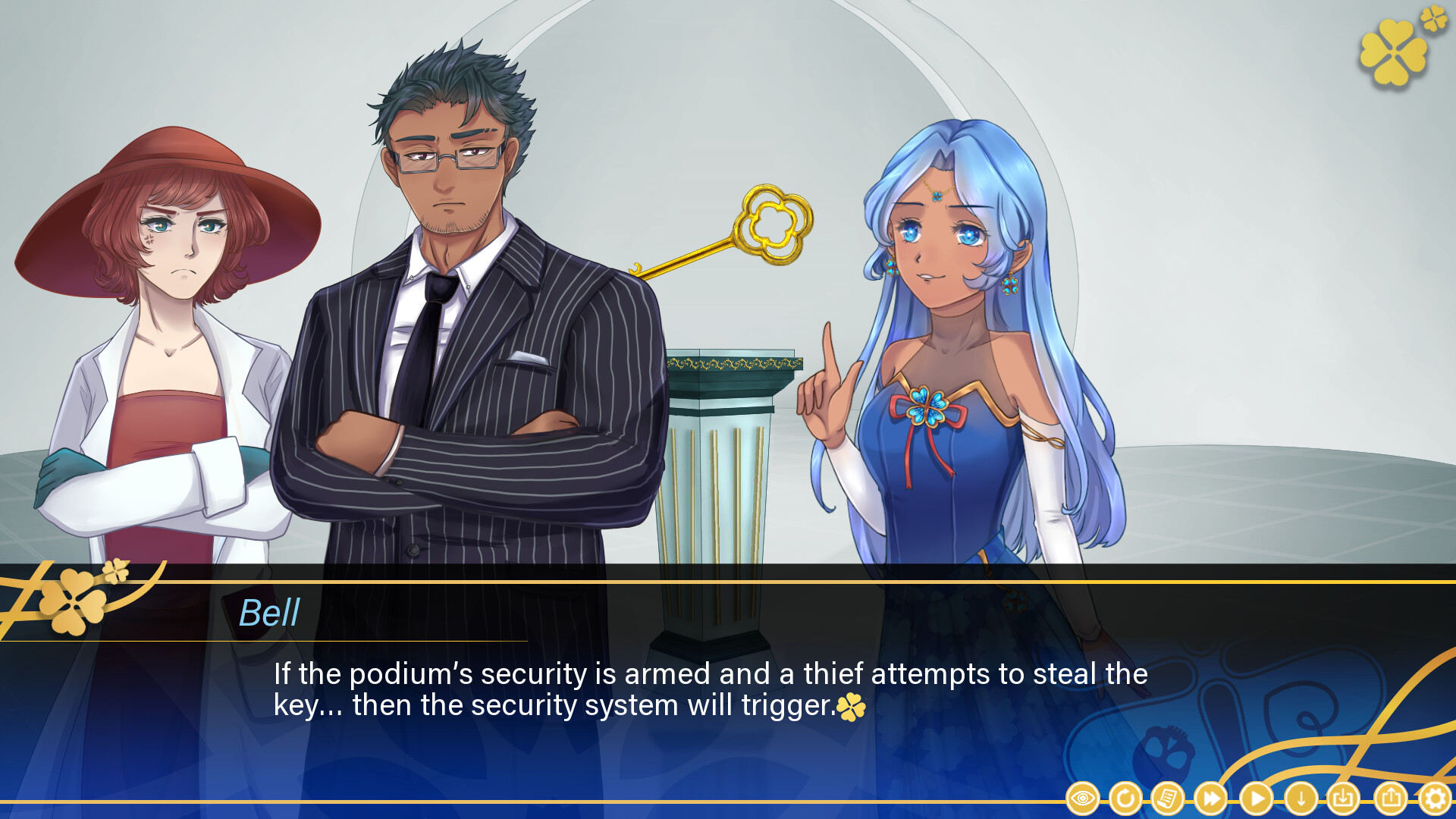Quick save using the down arrow icon

click(1301, 799)
